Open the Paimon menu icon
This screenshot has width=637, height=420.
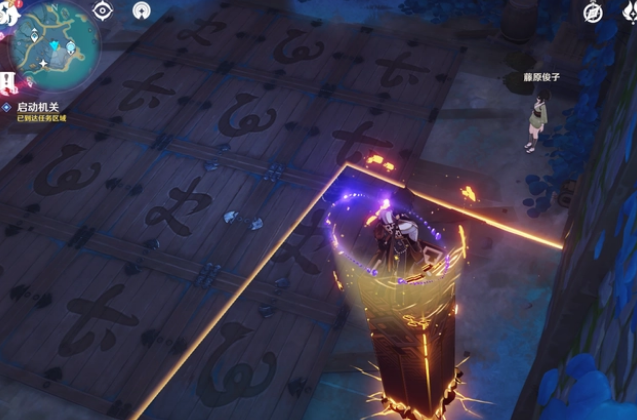pos(7,12)
